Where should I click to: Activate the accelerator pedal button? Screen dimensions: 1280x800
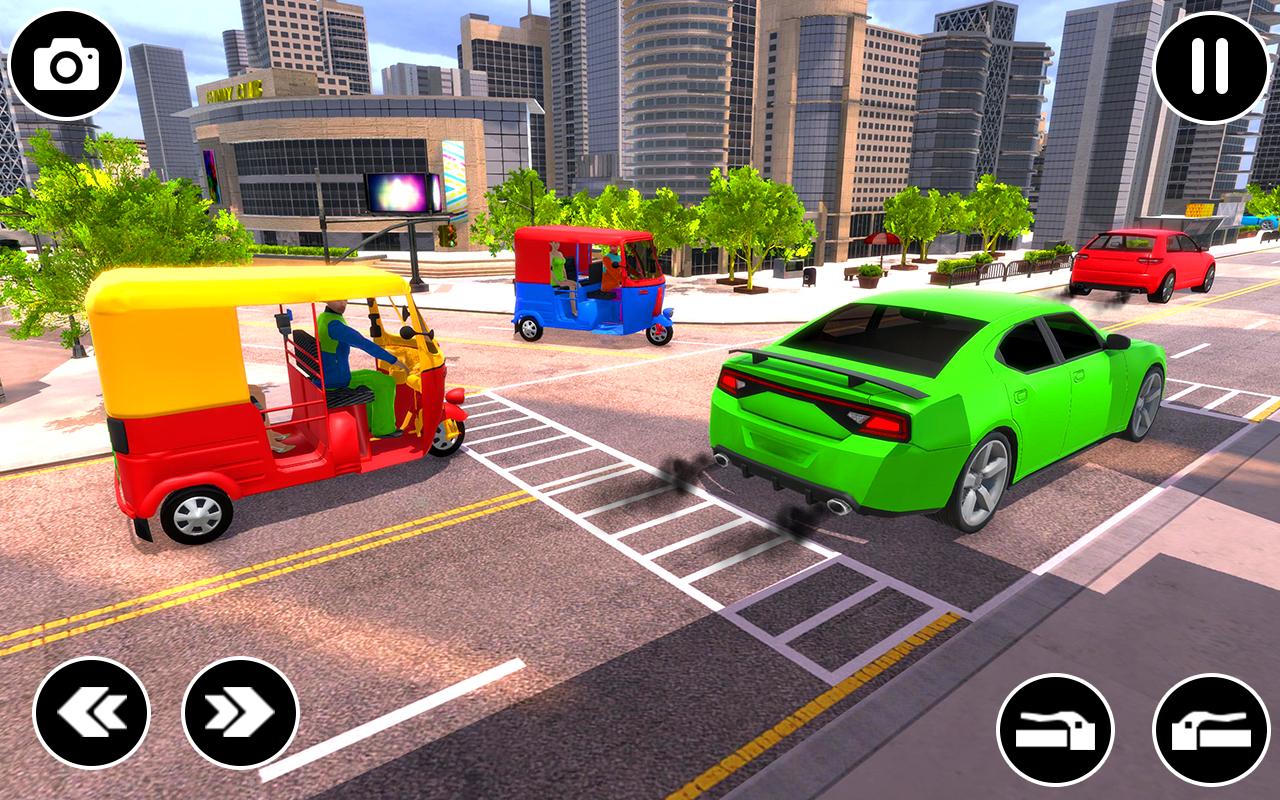coord(1211,730)
